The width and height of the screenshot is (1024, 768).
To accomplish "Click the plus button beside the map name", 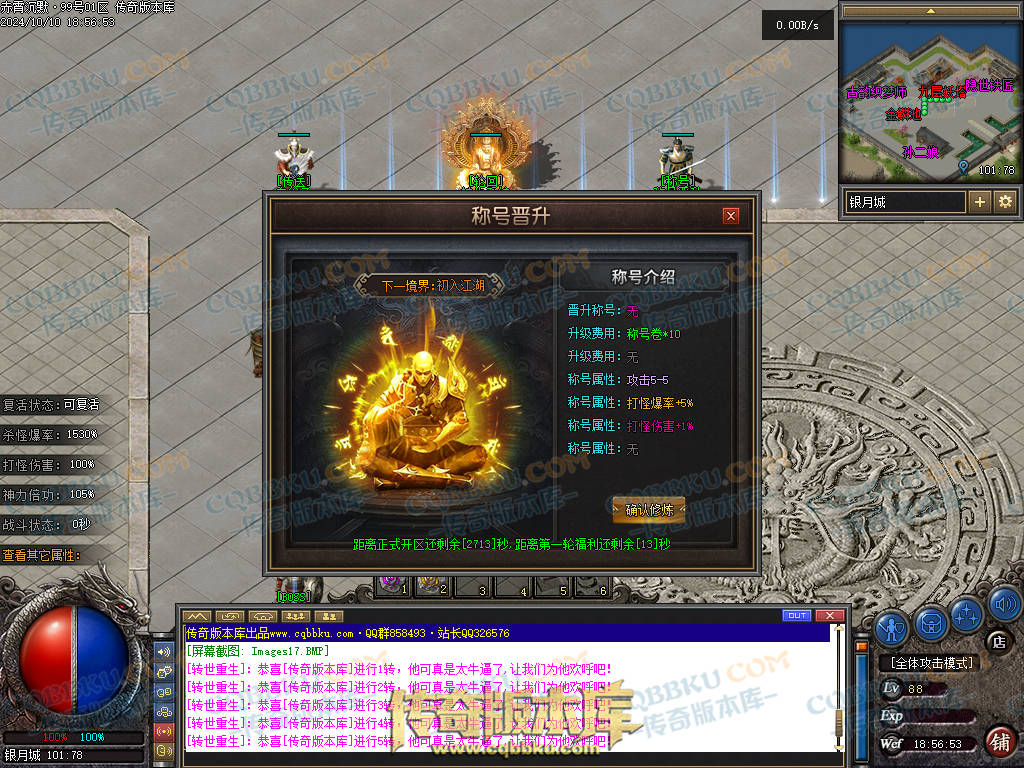I will tap(980, 202).
